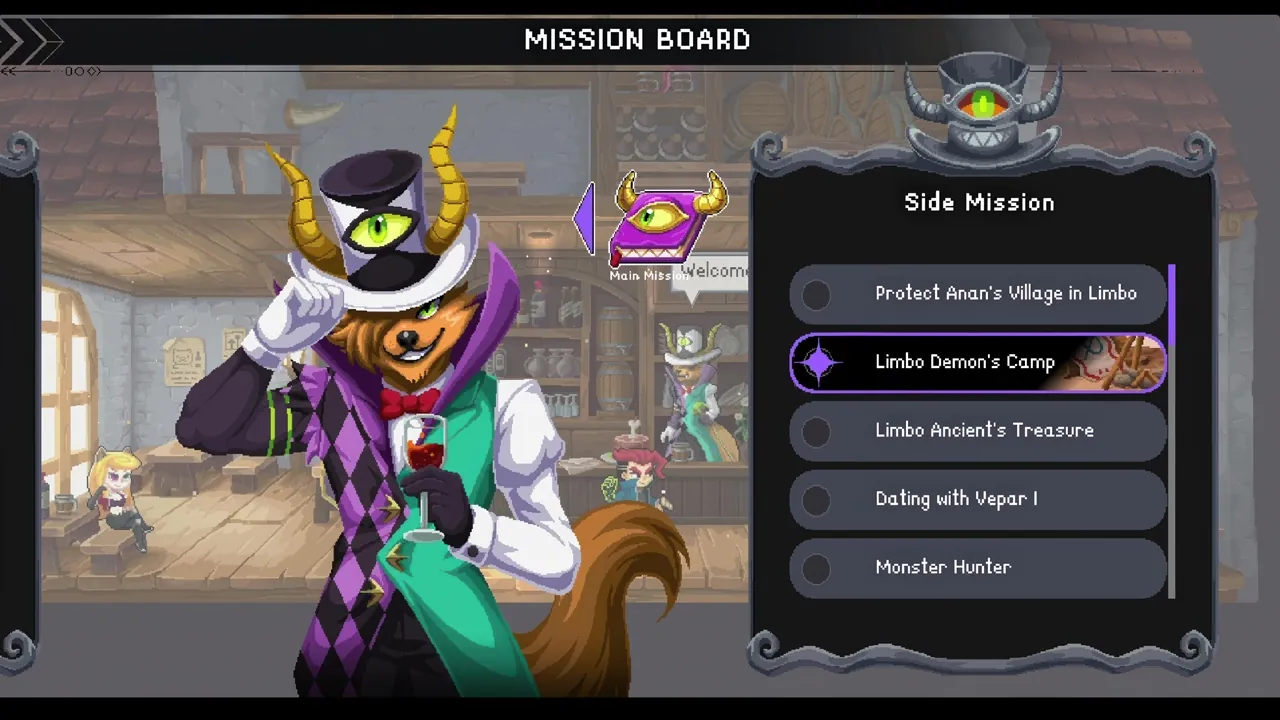Viewport: 1280px width, 720px height.
Task: Select the Side Mission header
Action: 979,202
